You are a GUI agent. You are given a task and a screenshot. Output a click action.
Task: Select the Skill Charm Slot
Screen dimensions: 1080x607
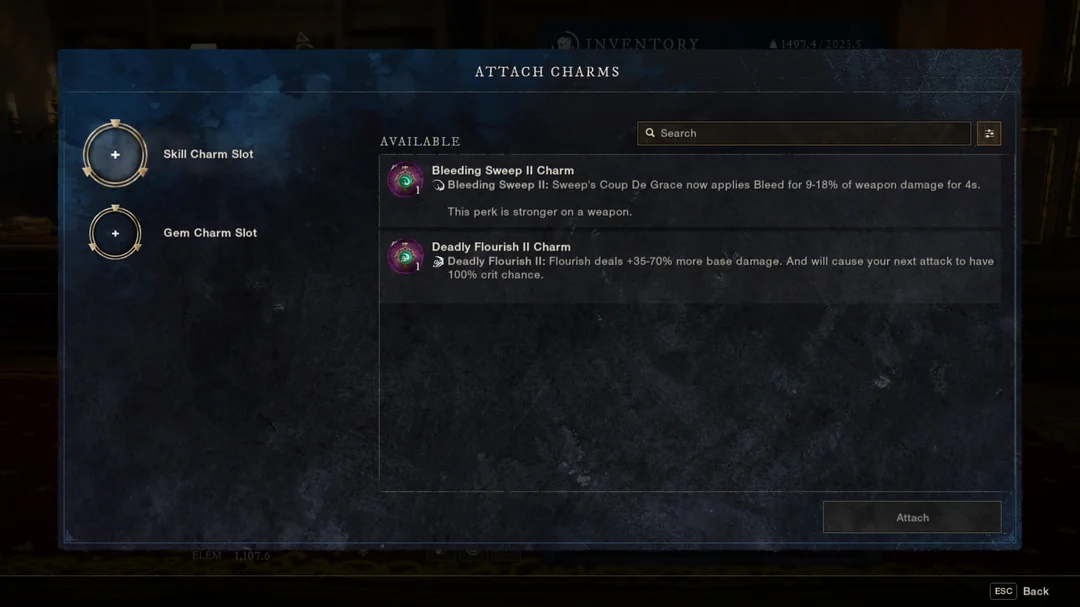[x=115, y=155]
